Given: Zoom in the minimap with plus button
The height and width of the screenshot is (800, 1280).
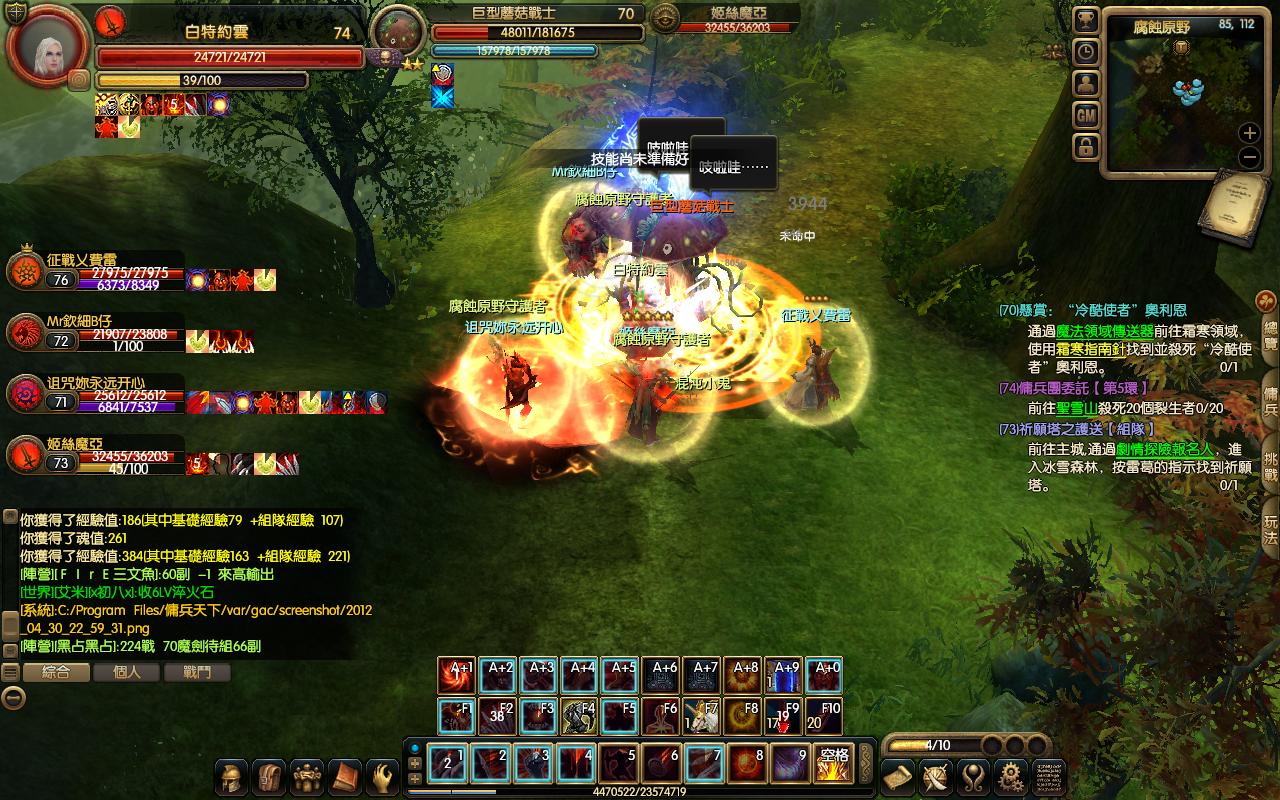Looking at the screenshot, I should pos(1249,132).
